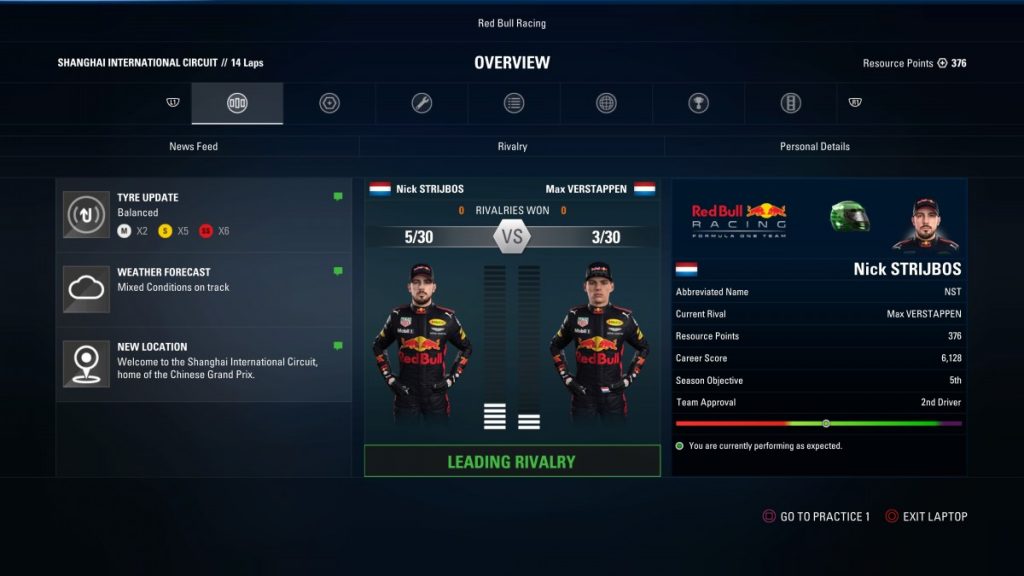Show the trophy icon tab
1024x576 pixels.
[698, 103]
